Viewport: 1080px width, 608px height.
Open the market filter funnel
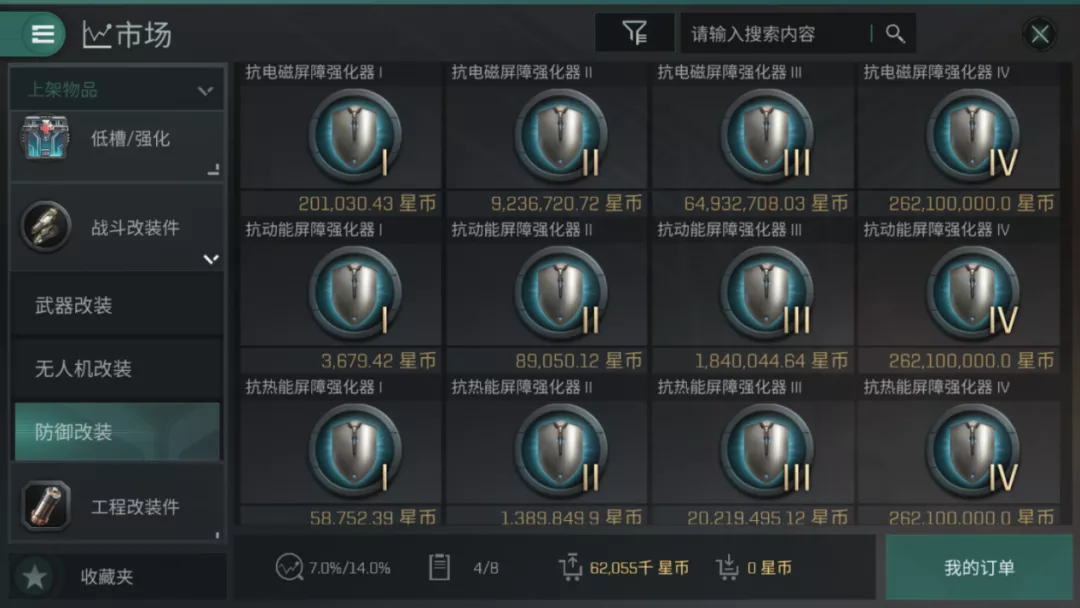(x=634, y=34)
